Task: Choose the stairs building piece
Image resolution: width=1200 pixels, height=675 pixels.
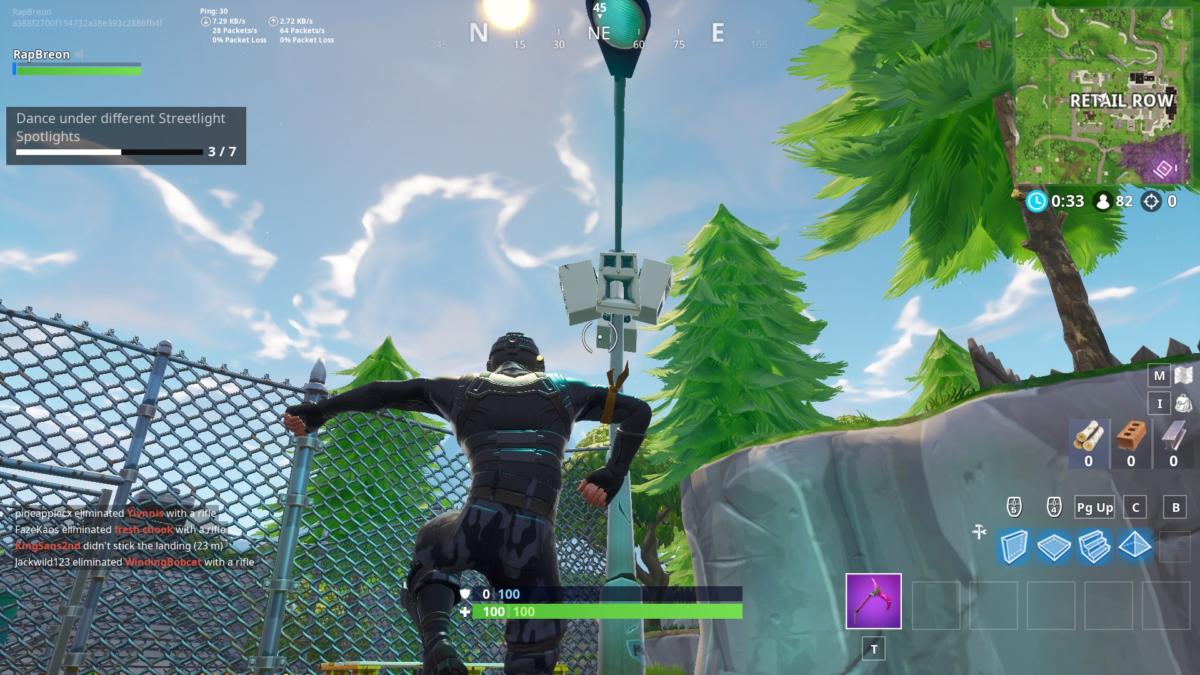Action: click(1095, 546)
